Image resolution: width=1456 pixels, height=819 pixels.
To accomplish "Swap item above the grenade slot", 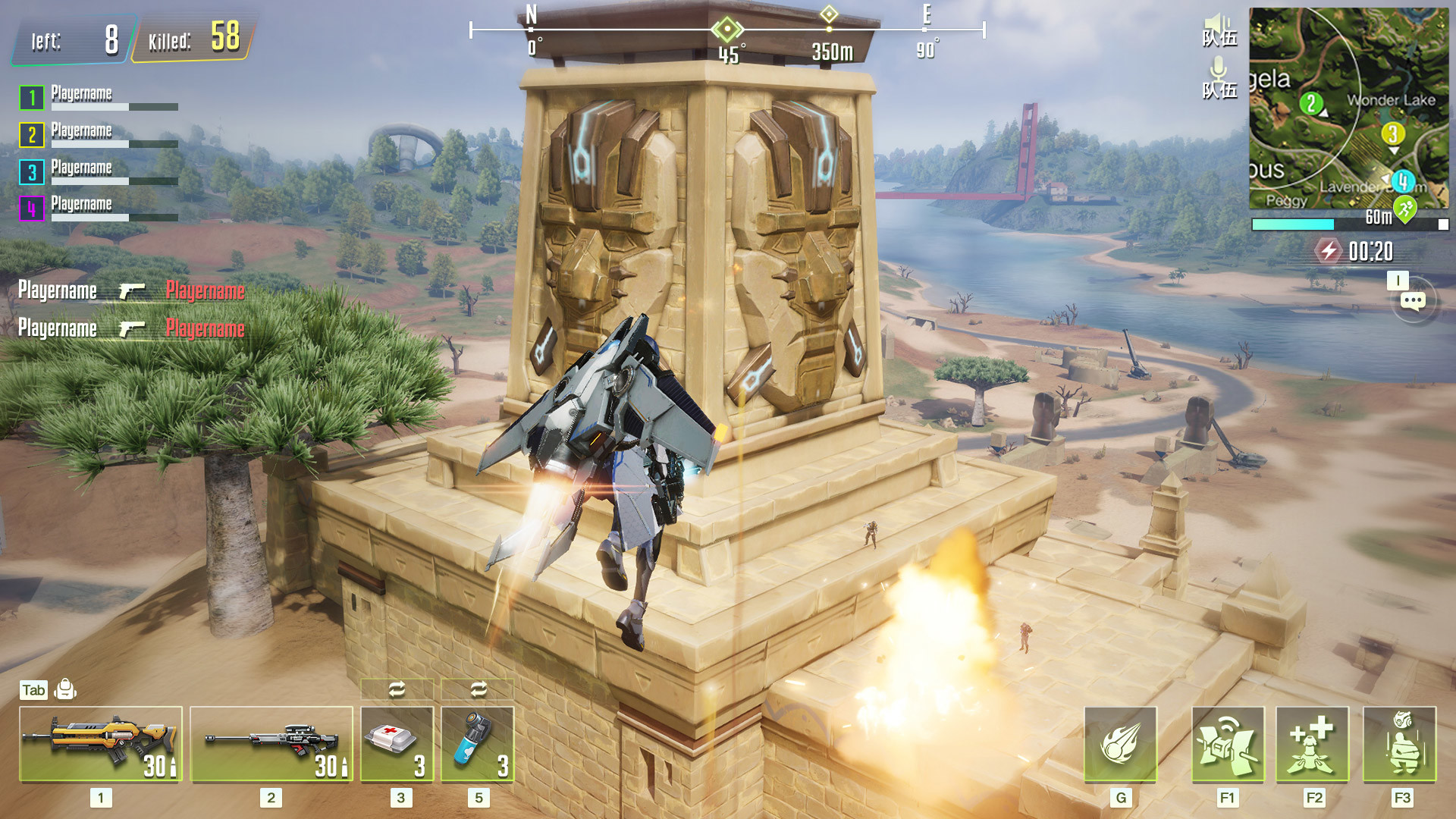I will [x=478, y=689].
